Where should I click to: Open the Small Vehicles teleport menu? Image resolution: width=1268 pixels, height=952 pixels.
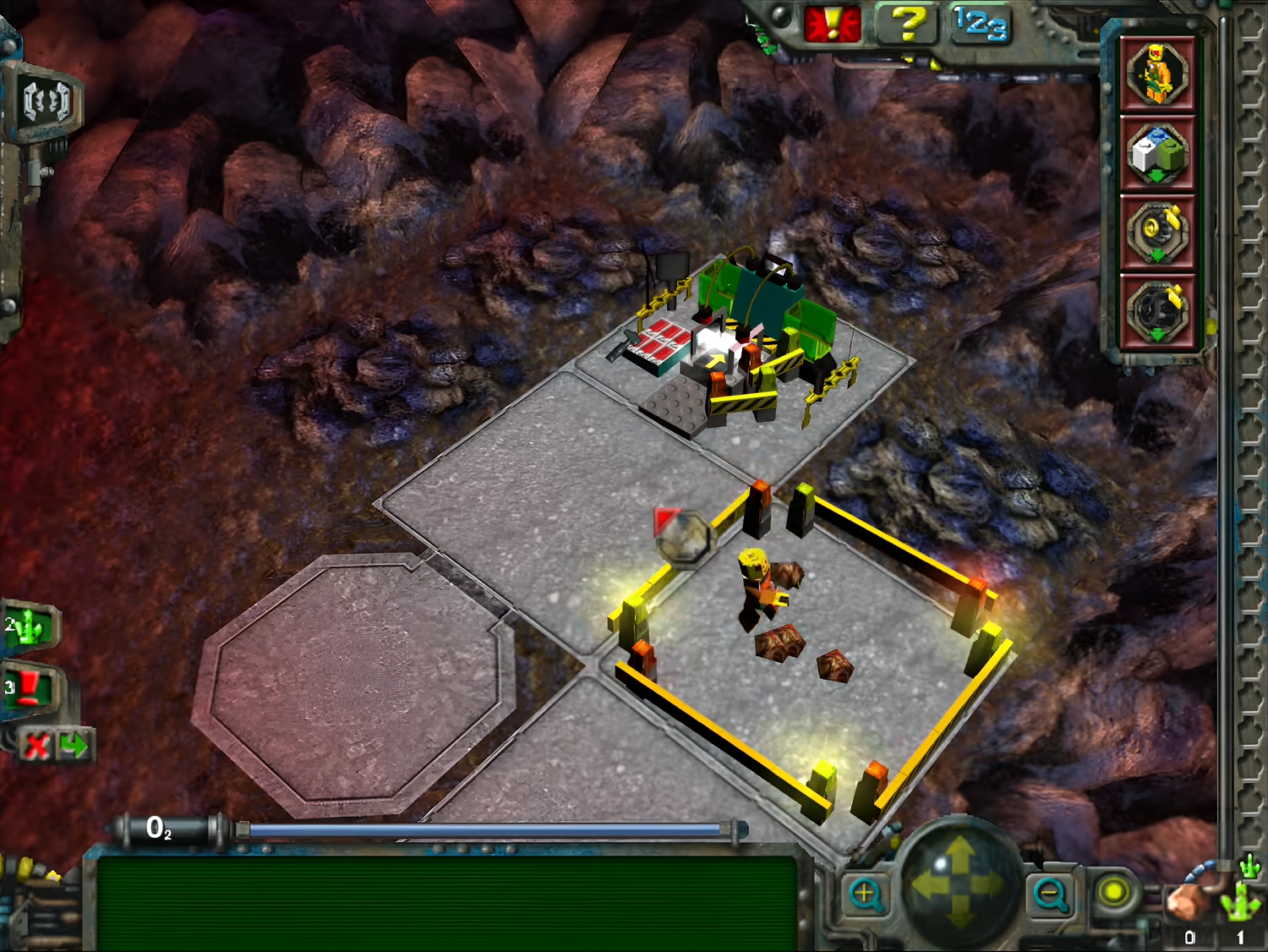point(1156,228)
